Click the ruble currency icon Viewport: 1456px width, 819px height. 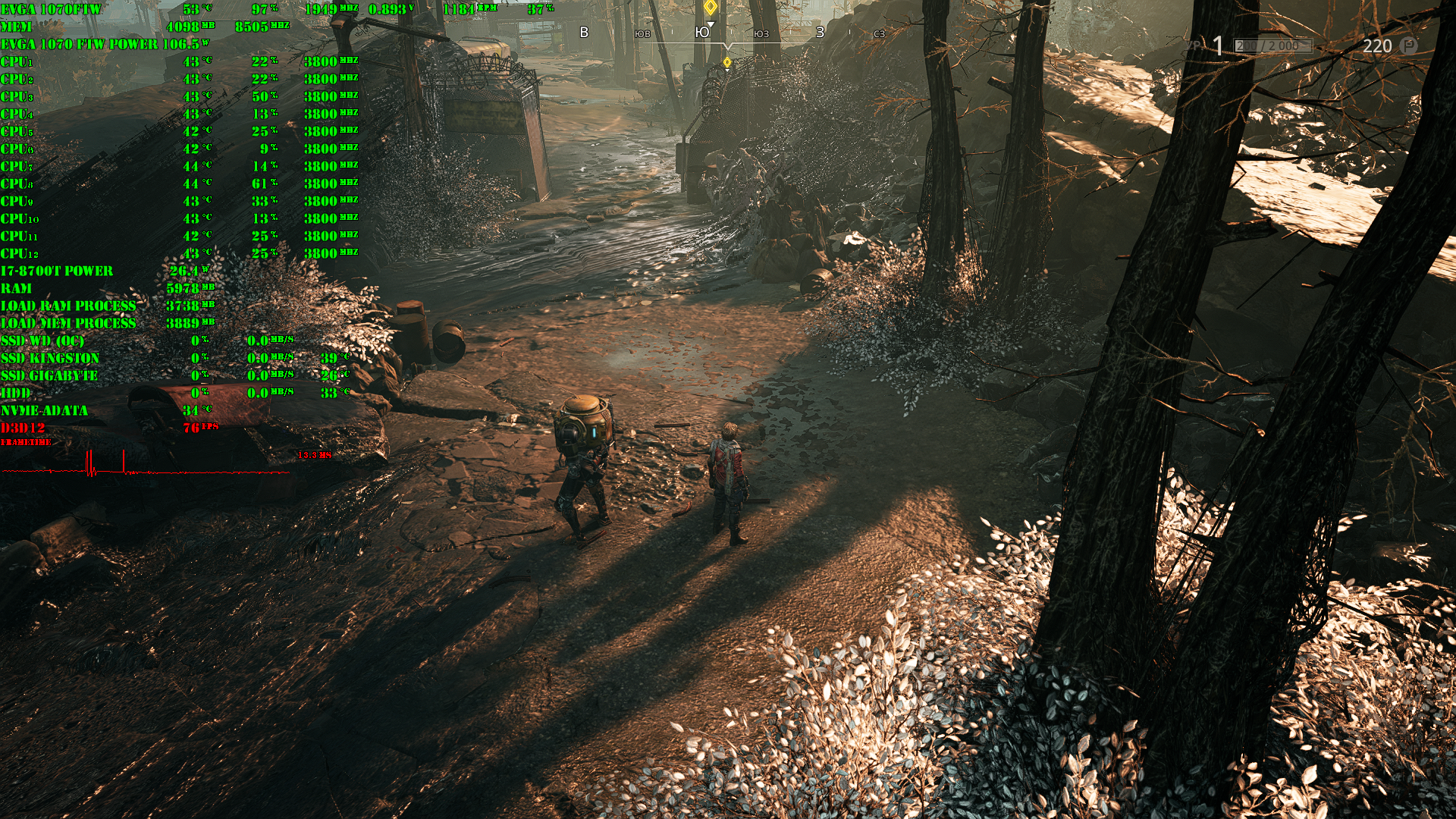[1408, 45]
